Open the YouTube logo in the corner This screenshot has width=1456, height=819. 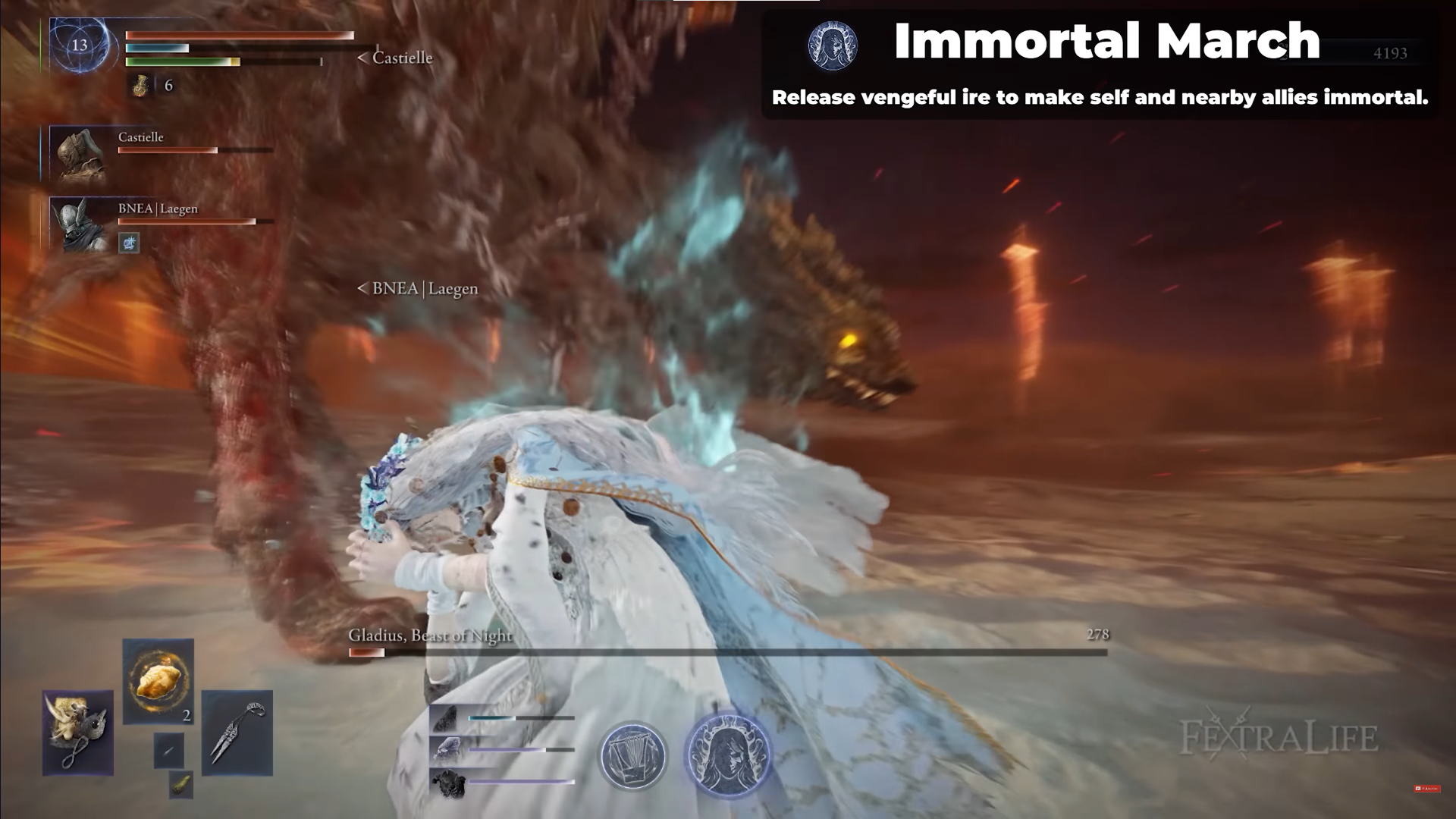tap(1426, 789)
